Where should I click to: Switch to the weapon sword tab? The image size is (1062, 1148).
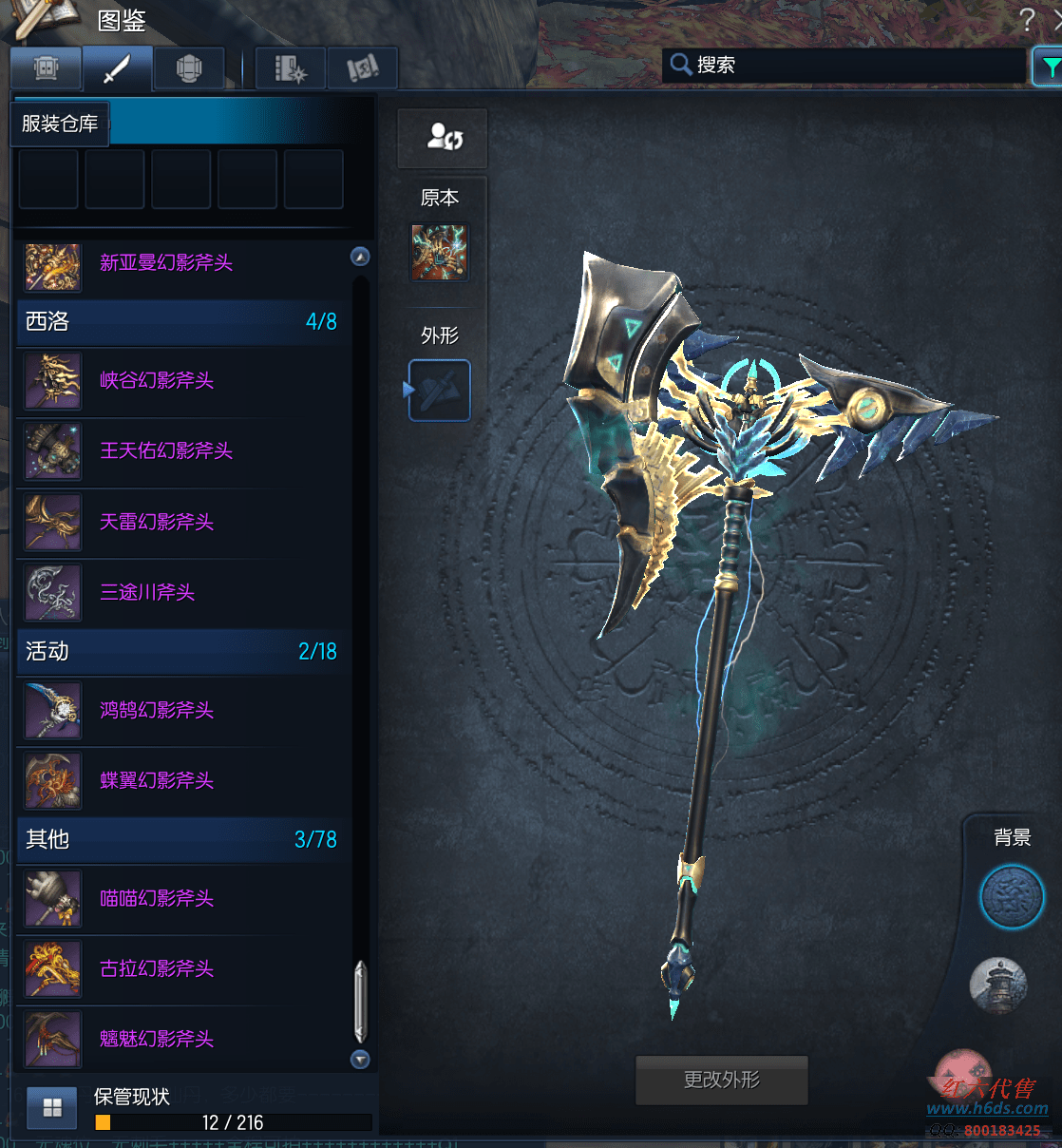tap(117, 68)
